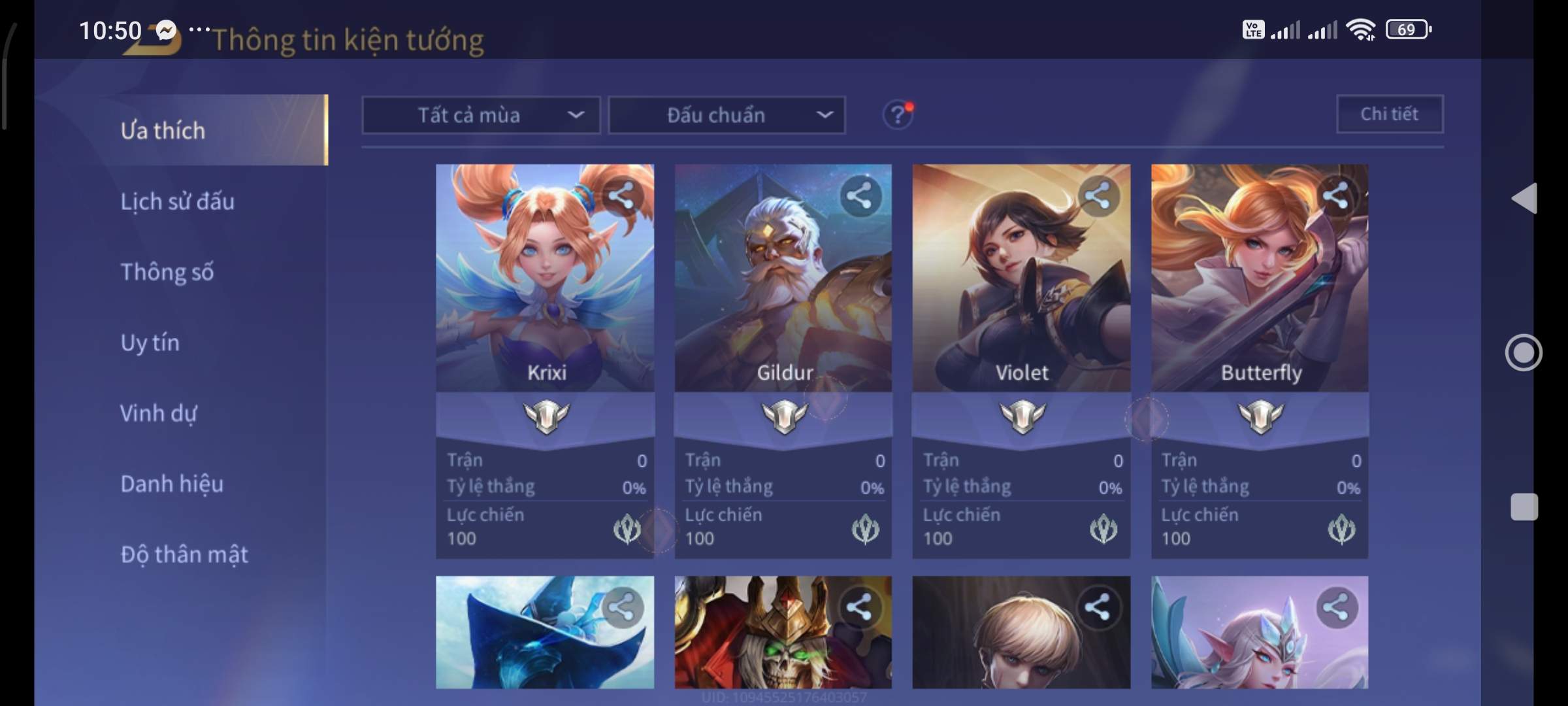Share the Gildur hero card

(859, 195)
